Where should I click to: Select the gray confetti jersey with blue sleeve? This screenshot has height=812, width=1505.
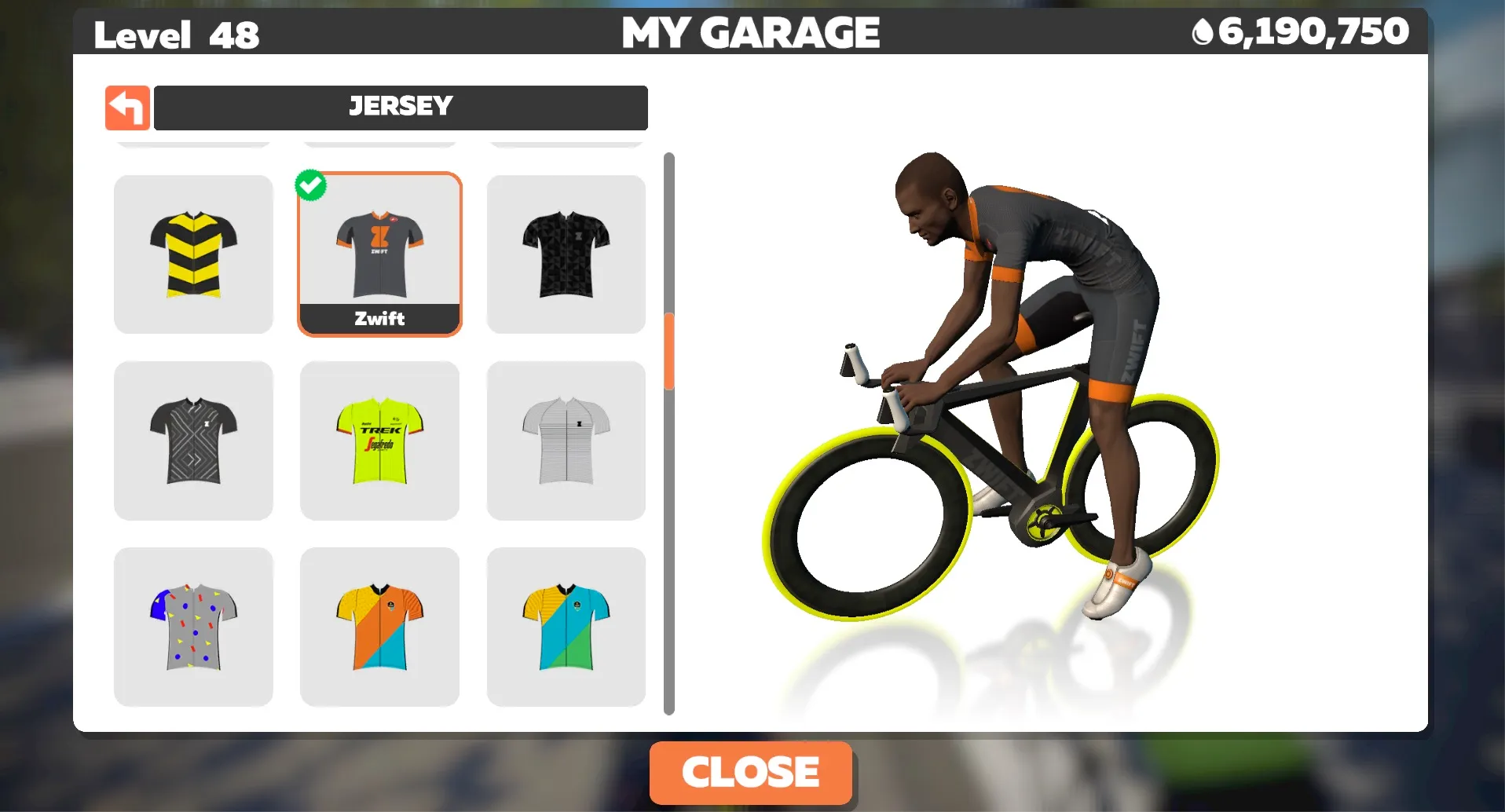(x=193, y=627)
